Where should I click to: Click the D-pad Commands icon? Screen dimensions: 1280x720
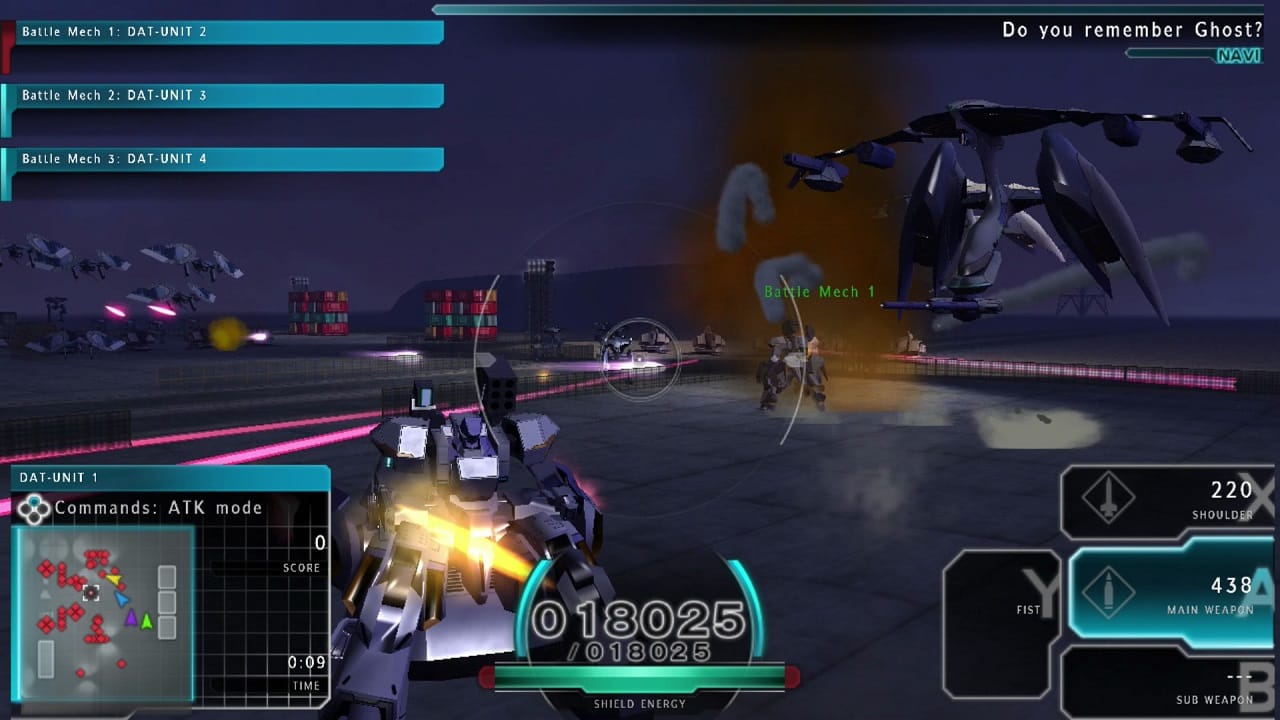coord(33,508)
